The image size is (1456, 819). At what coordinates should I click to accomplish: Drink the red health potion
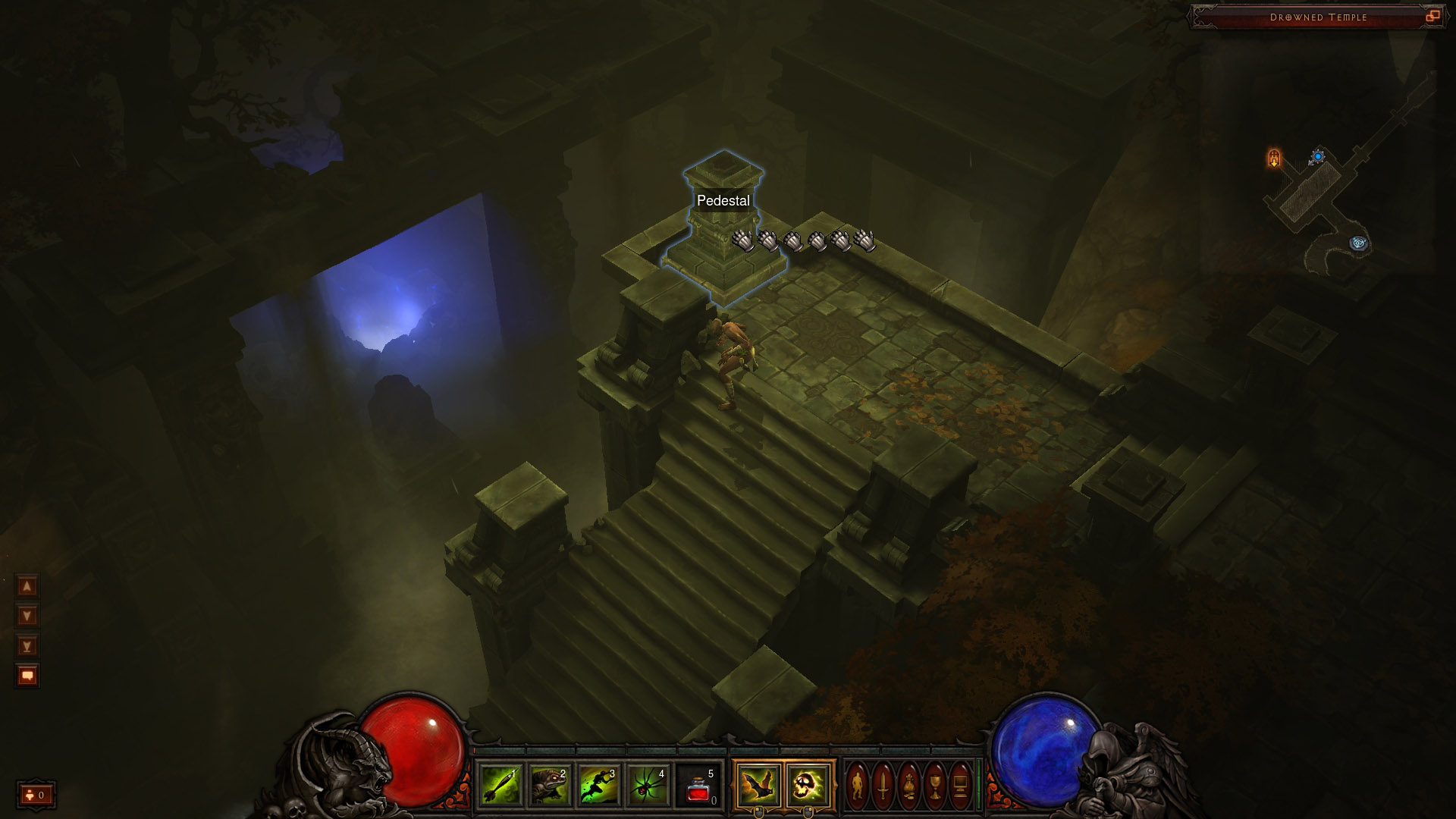point(698,785)
